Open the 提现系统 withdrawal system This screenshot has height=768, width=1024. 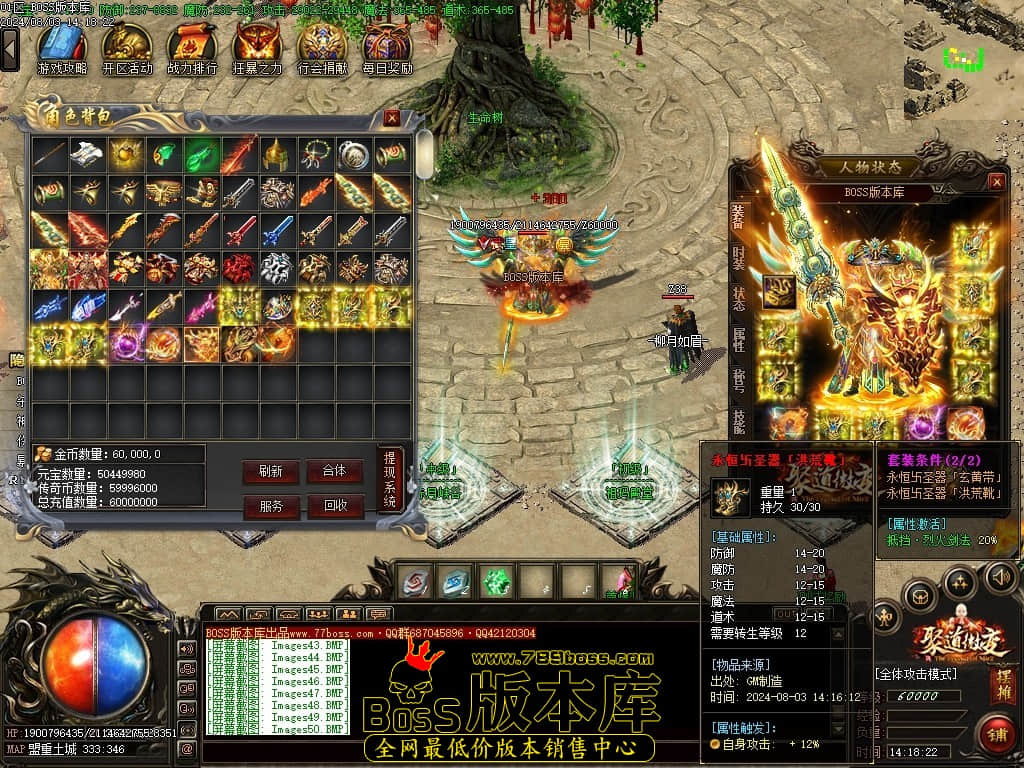tap(390, 480)
